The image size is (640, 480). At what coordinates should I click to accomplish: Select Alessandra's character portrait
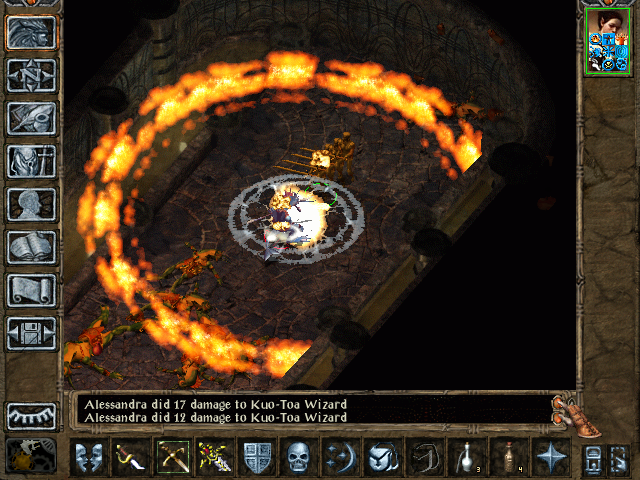607,40
